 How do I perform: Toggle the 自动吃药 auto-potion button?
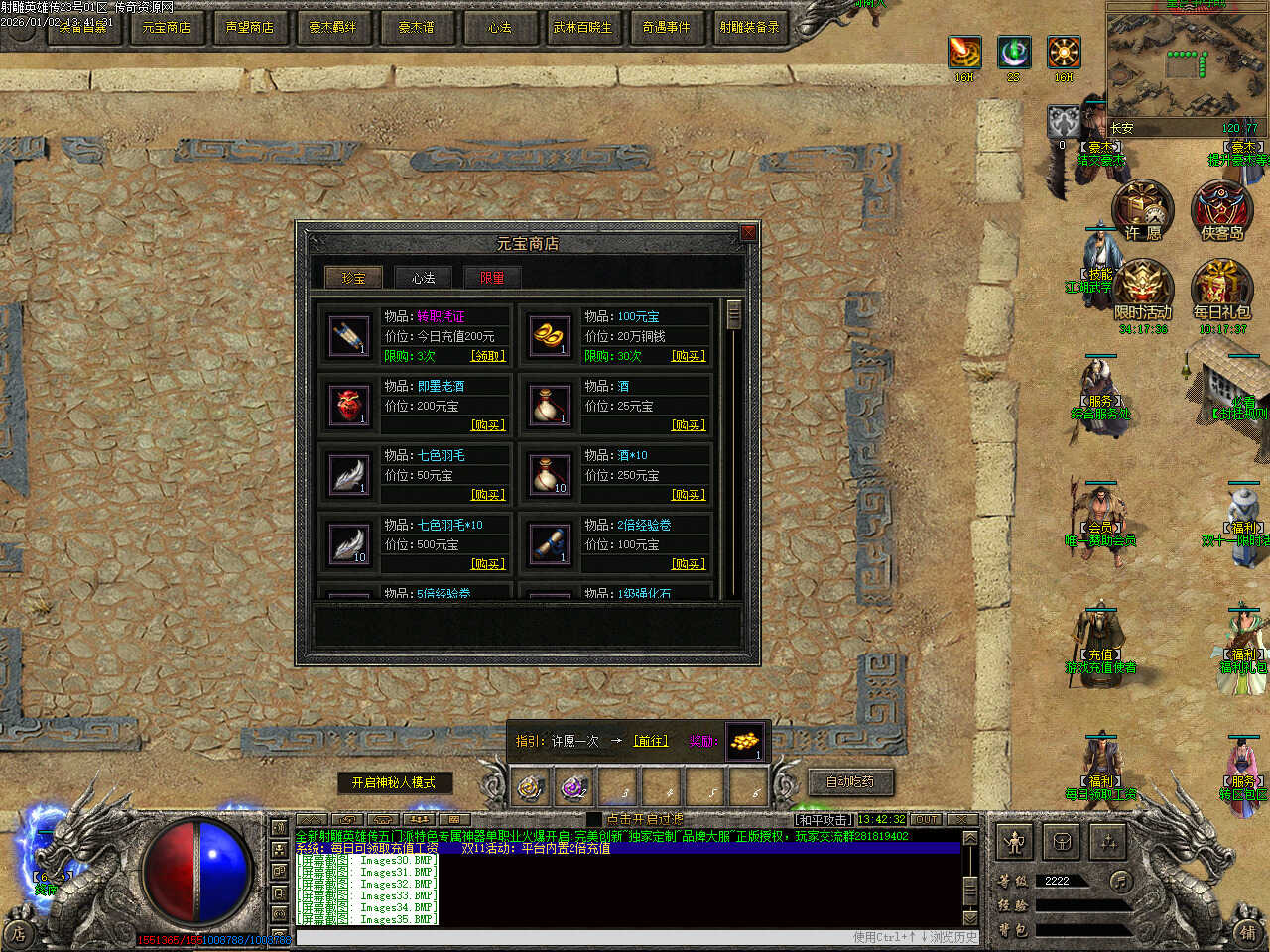(850, 781)
